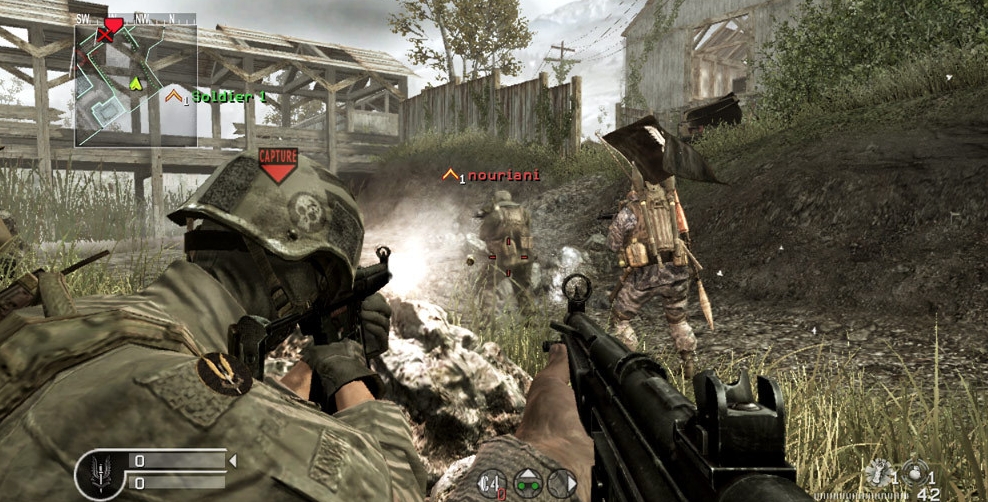Click the yellow player arrow on minimap
Image resolution: width=988 pixels, height=502 pixels.
coord(136,82)
